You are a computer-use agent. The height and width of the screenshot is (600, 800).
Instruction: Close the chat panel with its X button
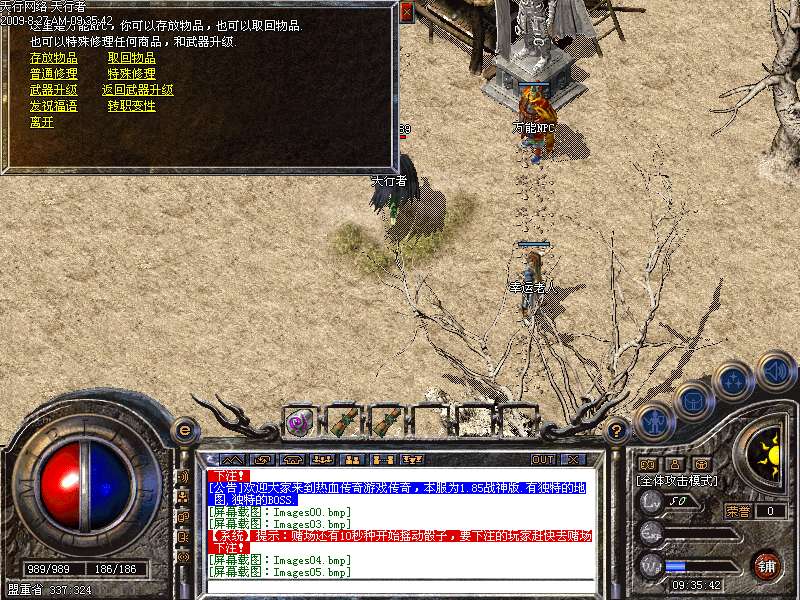572,460
